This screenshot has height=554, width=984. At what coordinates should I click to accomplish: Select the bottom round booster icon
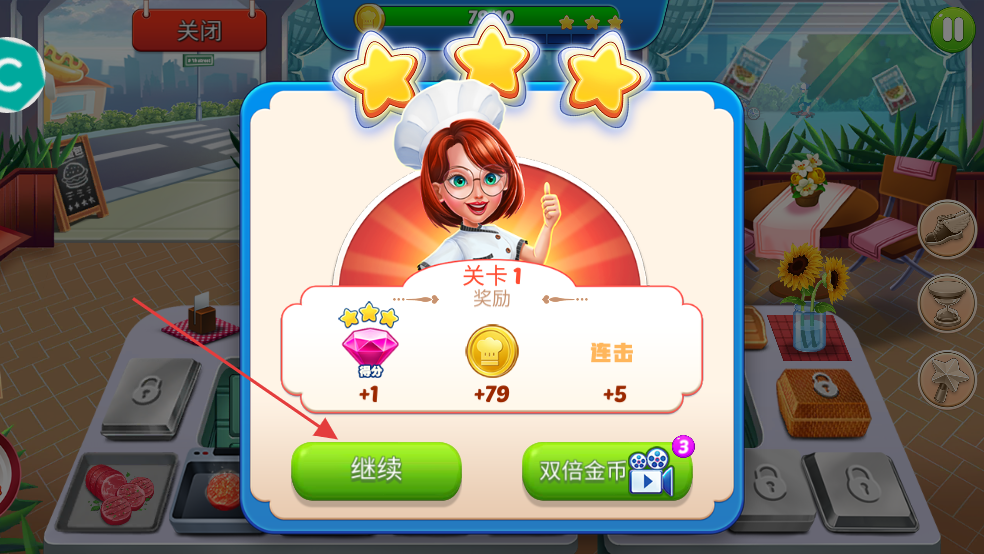(946, 377)
